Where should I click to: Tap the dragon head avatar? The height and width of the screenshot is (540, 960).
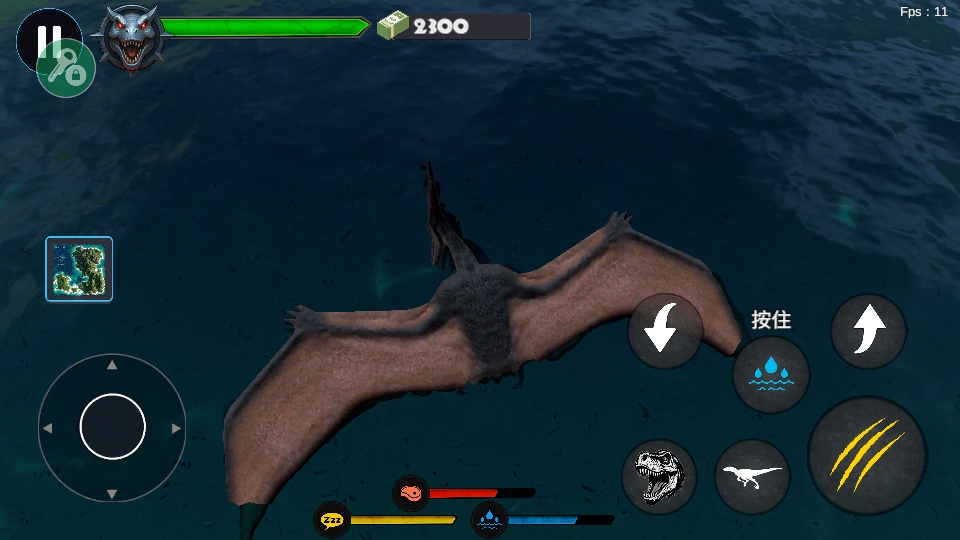[x=129, y=37]
